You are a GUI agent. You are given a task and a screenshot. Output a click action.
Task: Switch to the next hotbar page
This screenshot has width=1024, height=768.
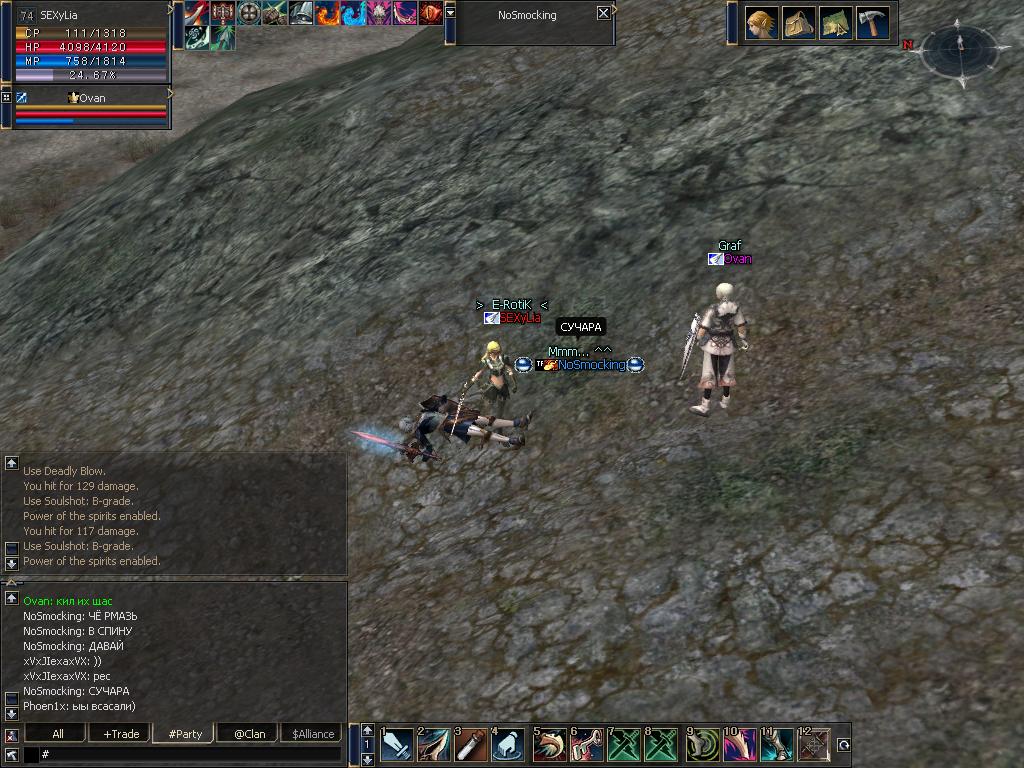pos(367,759)
